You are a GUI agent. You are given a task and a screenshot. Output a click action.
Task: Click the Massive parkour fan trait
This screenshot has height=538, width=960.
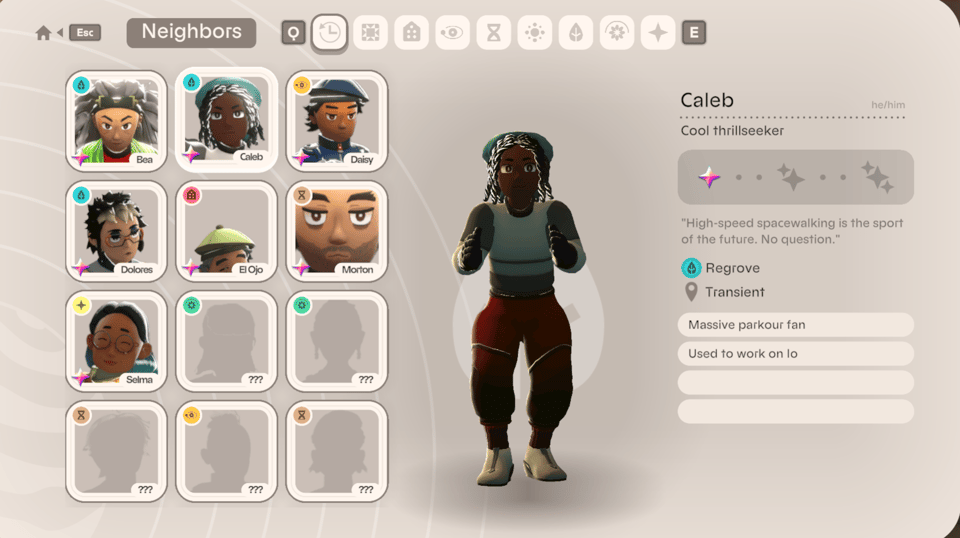[795, 325]
